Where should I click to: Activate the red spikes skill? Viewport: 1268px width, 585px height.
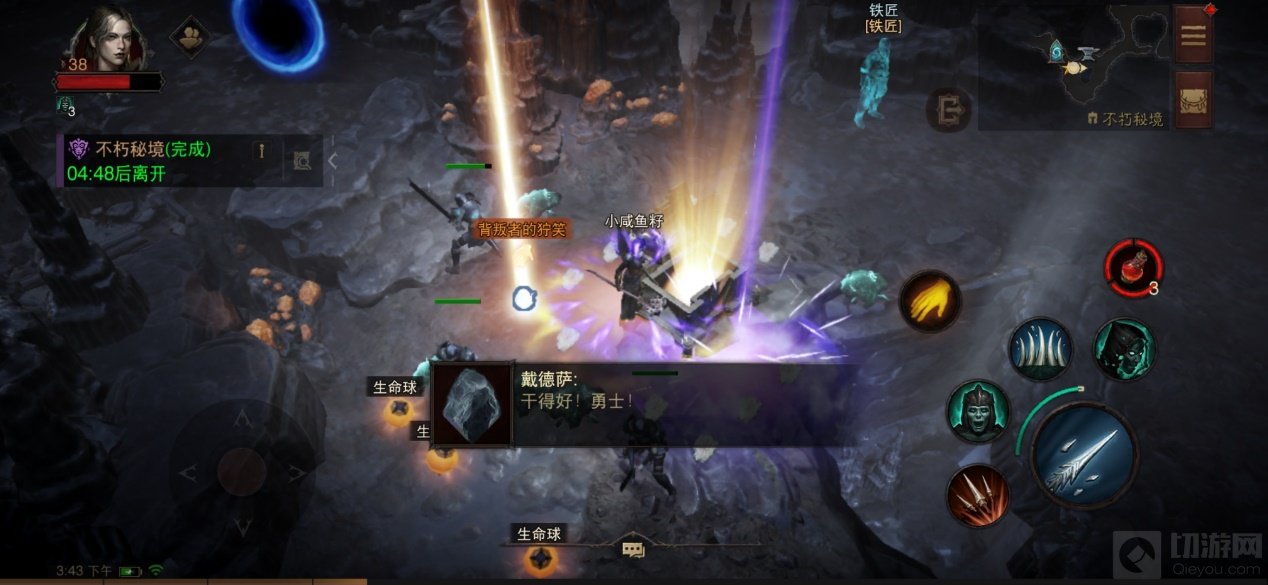[x=977, y=495]
